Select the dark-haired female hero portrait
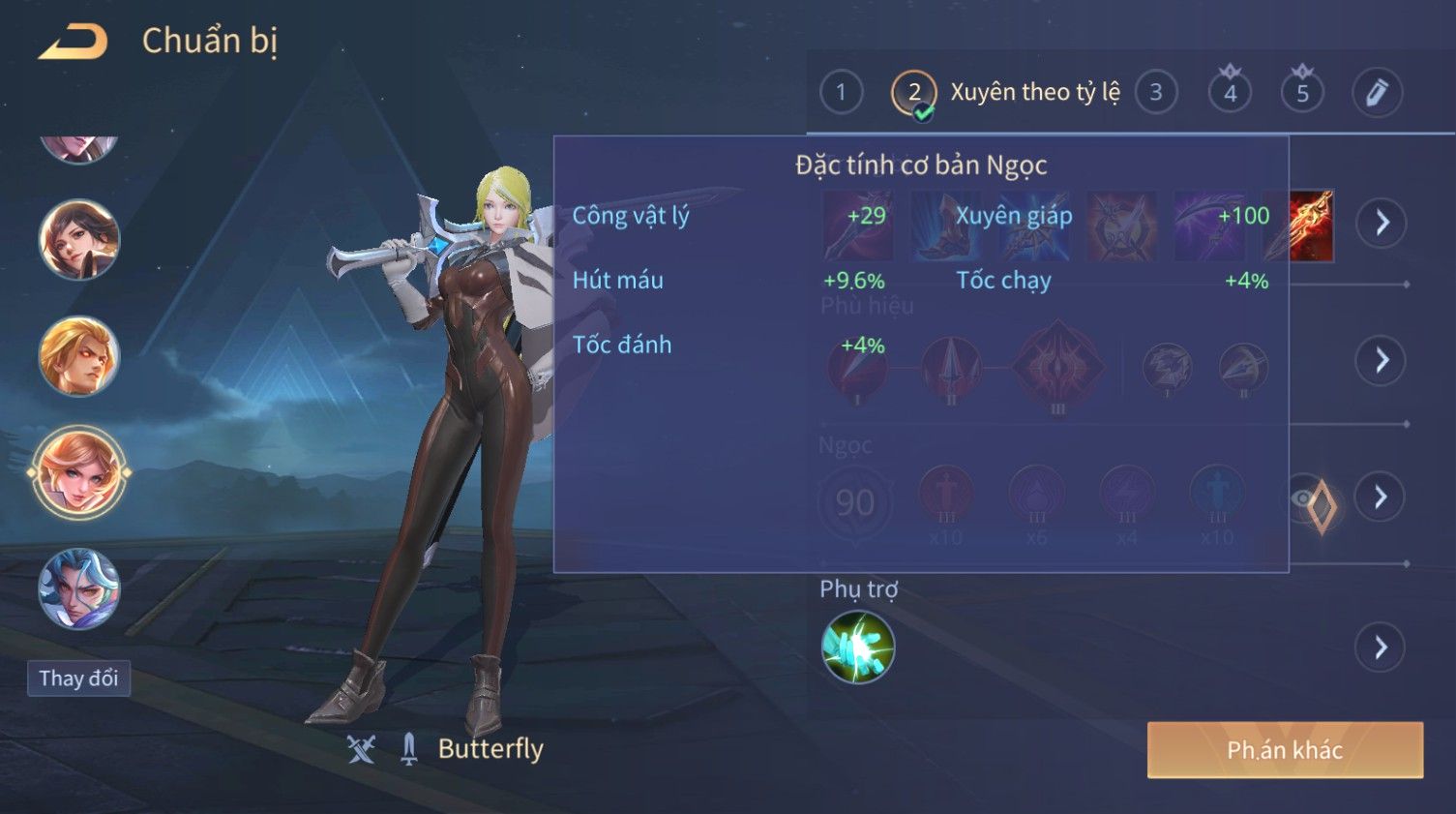 click(78, 239)
